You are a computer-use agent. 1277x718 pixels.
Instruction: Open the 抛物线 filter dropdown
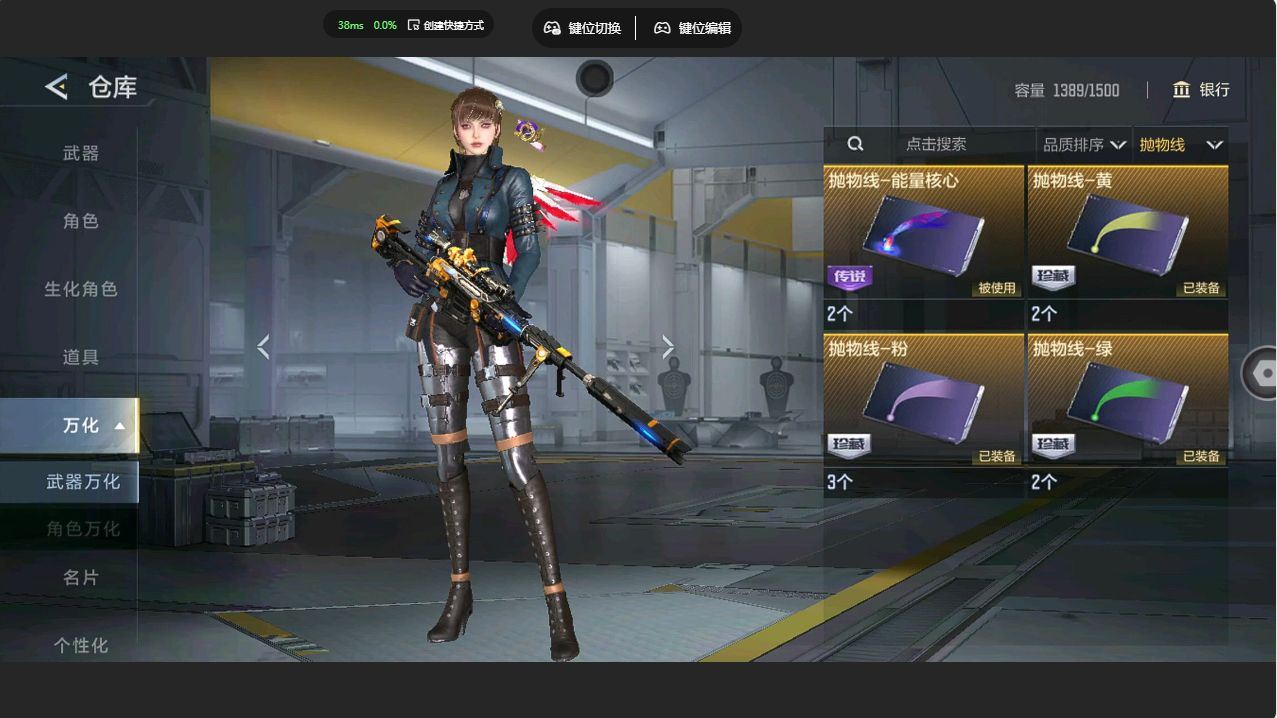1180,145
